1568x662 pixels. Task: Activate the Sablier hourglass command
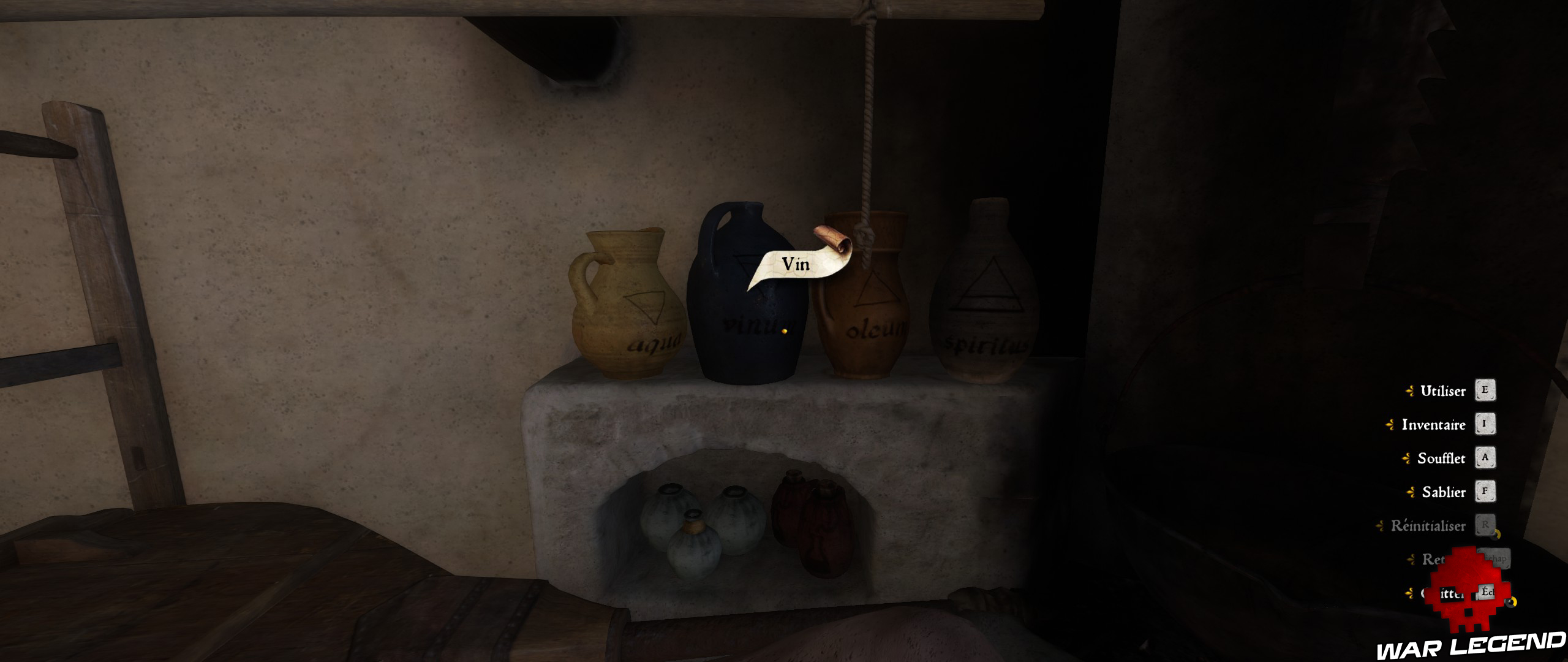(x=1443, y=492)
